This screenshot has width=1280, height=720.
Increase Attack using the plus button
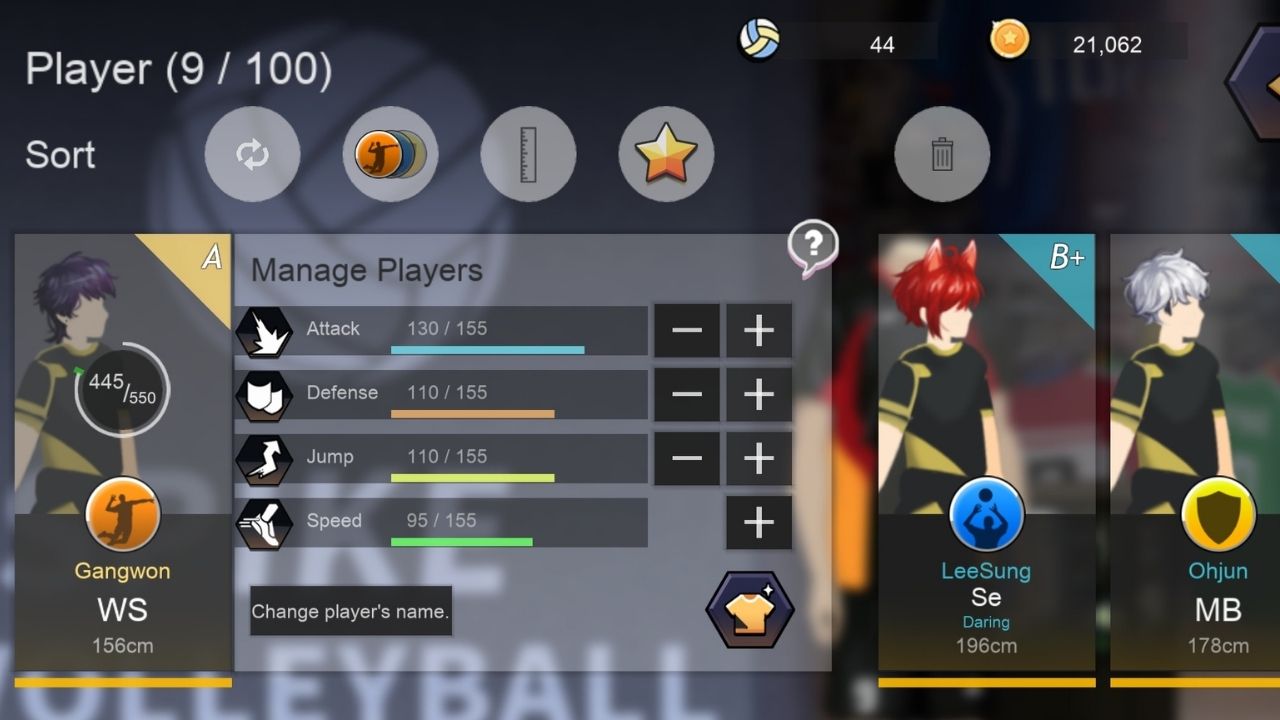(x=759, y=330)
